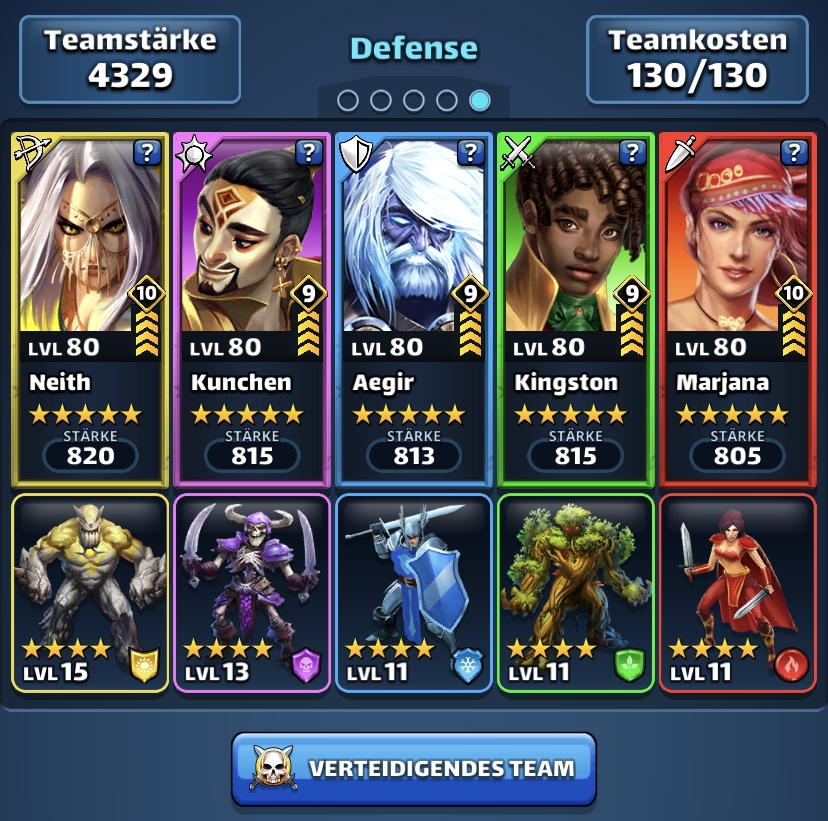828x821 pixels.
Task: Select the highlighted fifth team dot
Action: pos(480,100)
